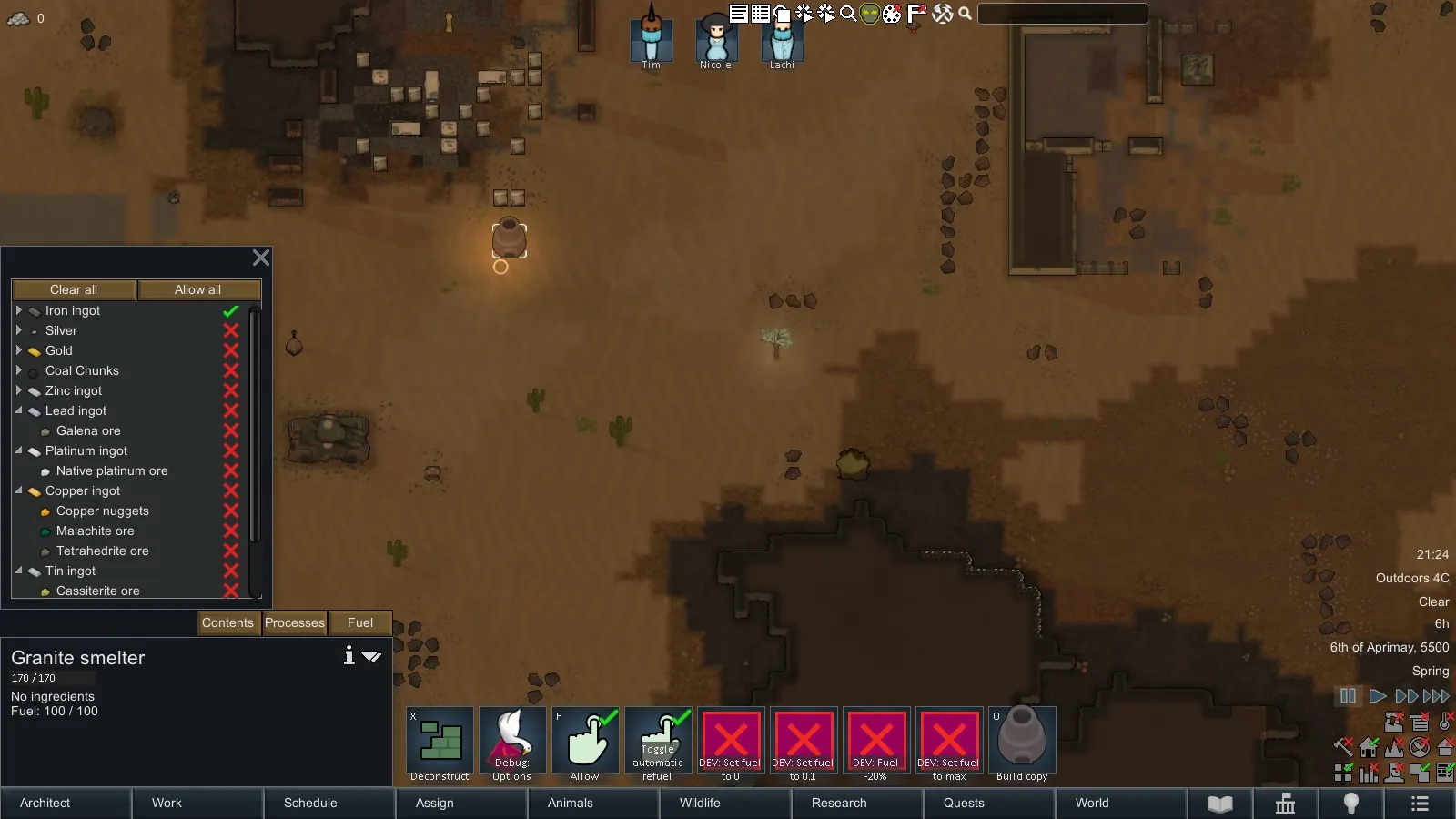
Task: Collapse the Lead ingot category
Action: click(18, 410)
